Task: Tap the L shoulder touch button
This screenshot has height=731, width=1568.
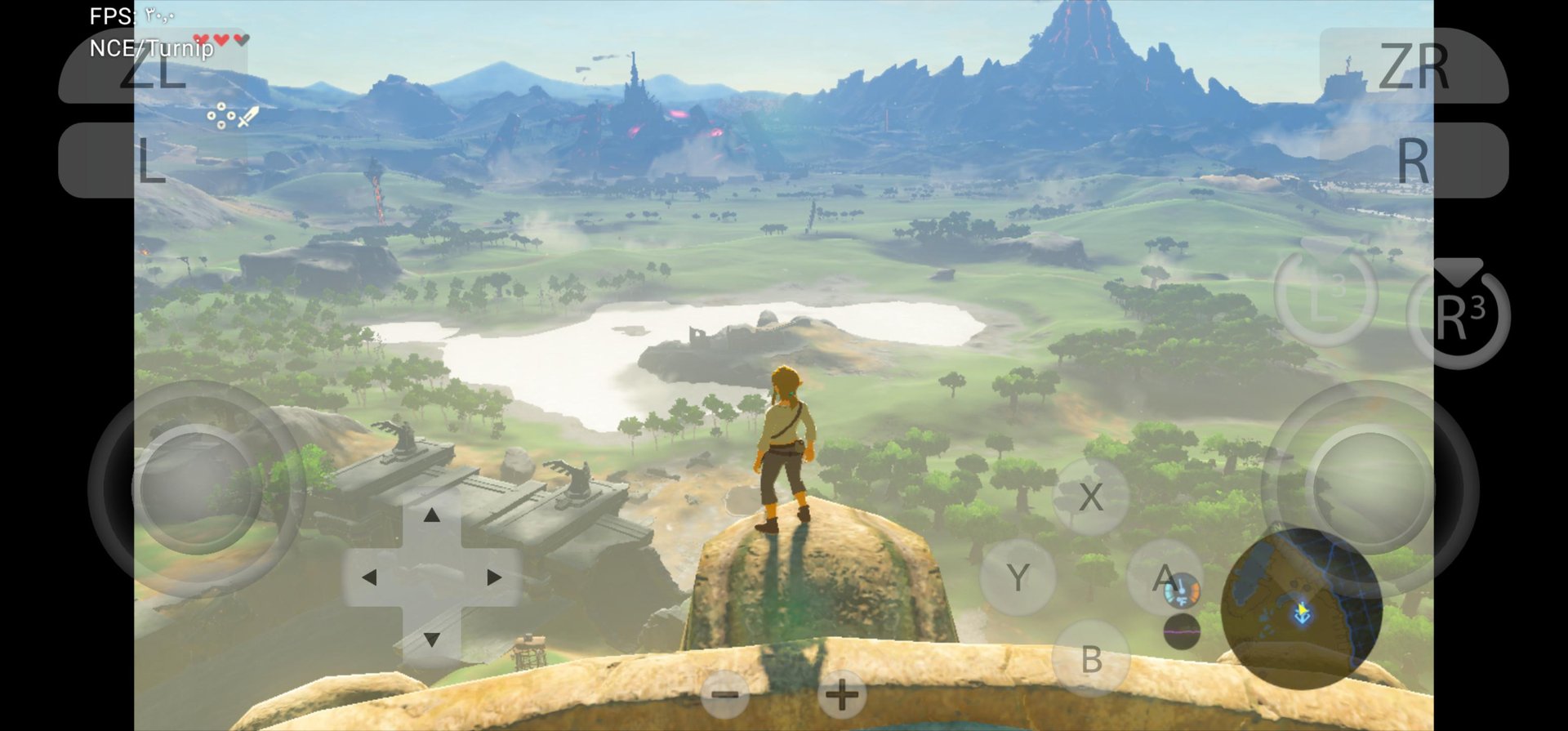Action: point(152,160)
